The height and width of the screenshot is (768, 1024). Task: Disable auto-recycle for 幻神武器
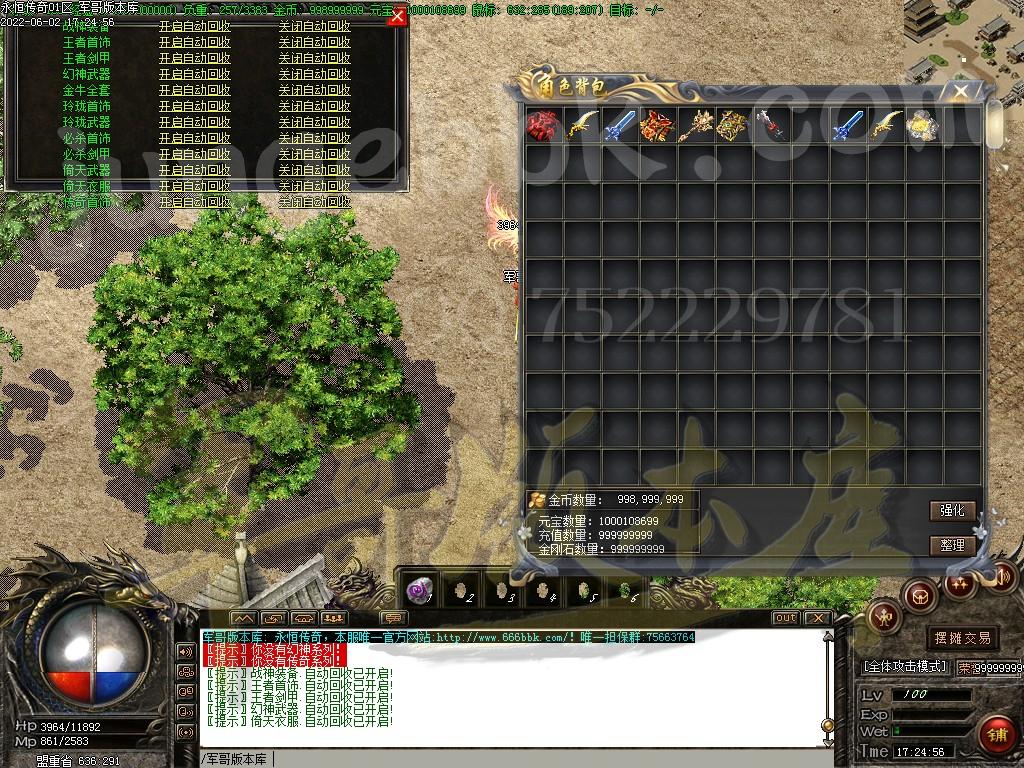coord(314,74)
